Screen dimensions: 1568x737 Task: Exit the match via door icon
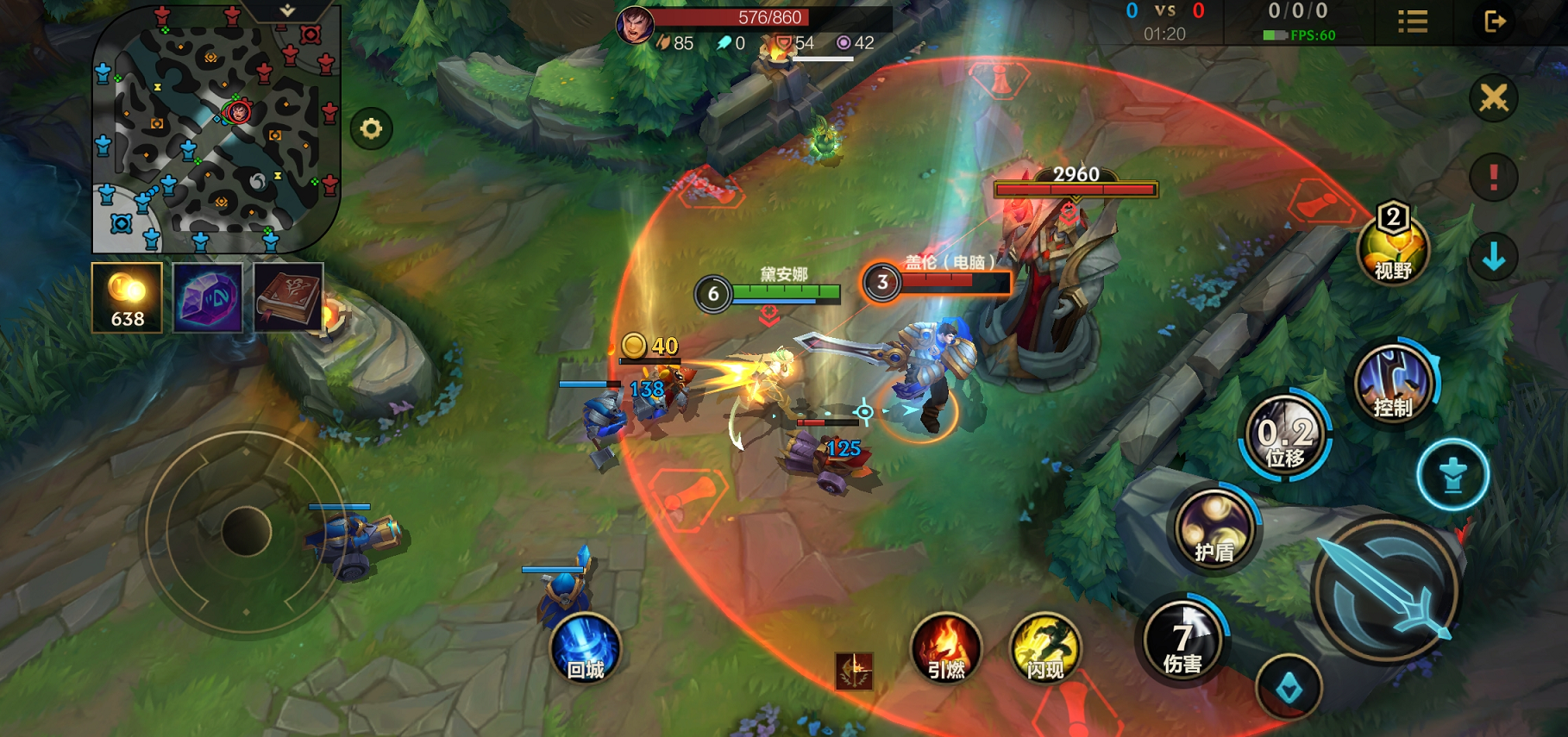[x=1495, y=22]
